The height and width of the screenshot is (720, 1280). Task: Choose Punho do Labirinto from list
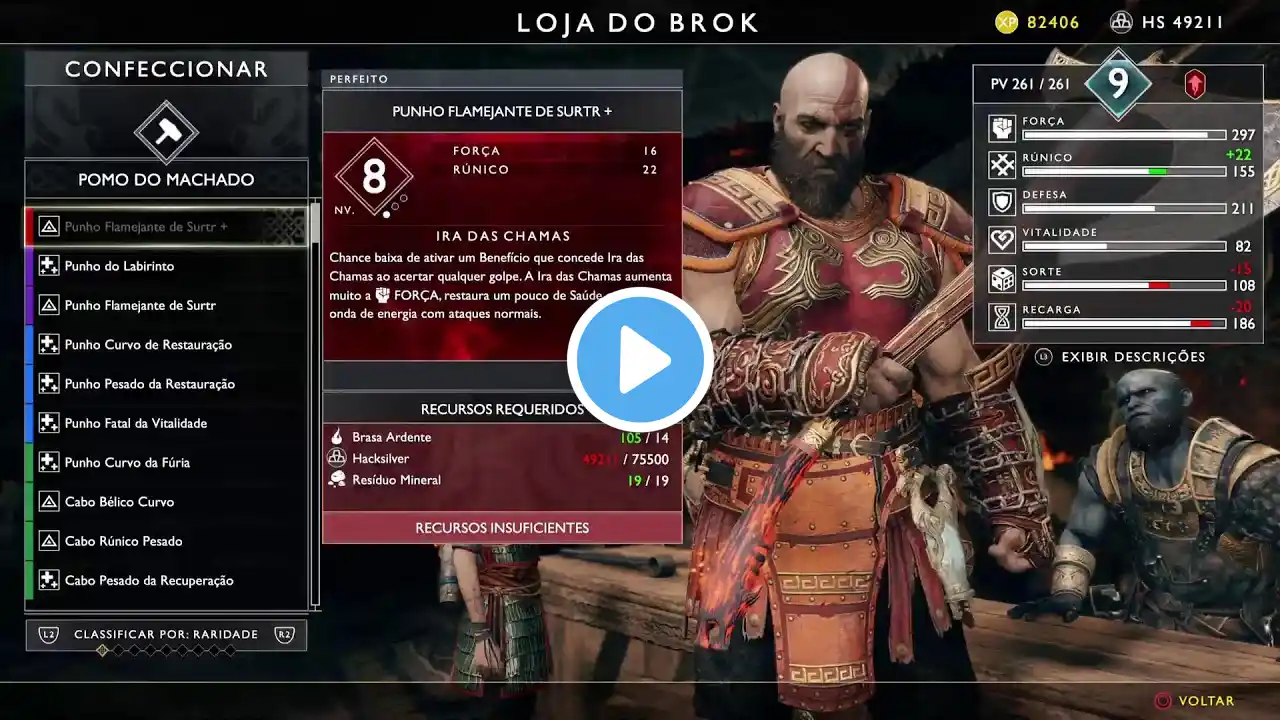point(166,266)
